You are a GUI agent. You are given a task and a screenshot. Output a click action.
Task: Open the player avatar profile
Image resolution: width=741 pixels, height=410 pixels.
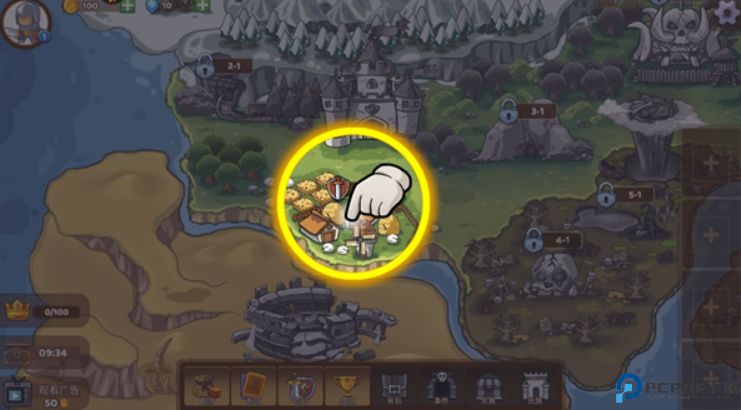click(24, 22)
